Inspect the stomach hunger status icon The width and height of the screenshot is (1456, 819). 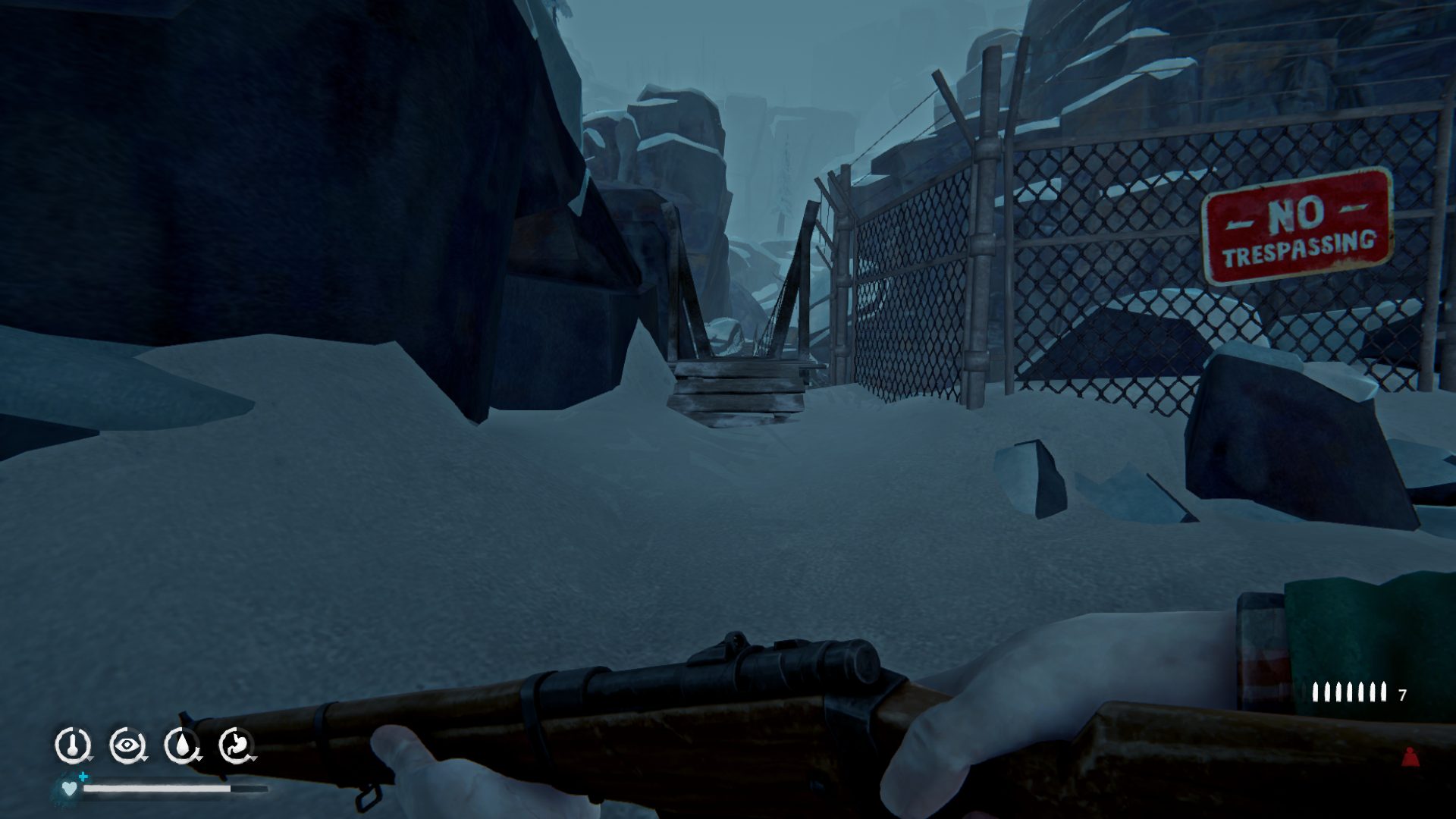[x=236, y=745]
